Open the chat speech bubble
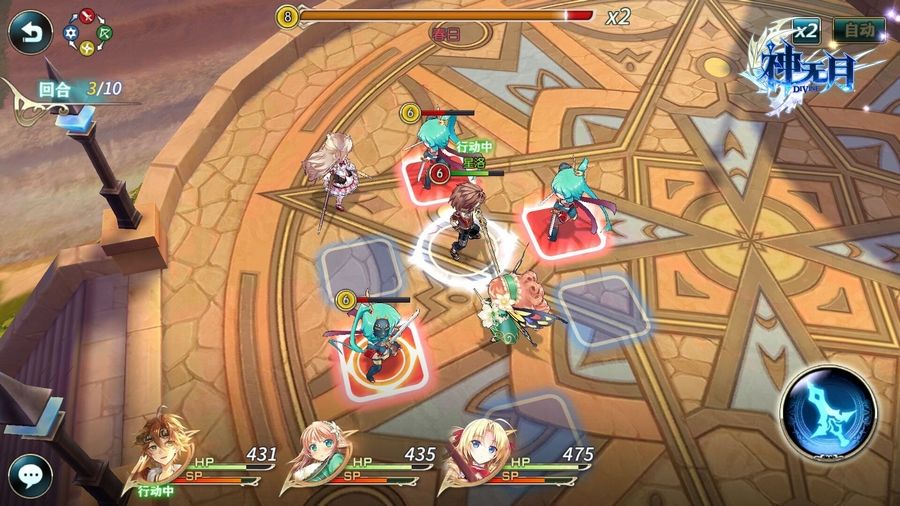The image size is (900, 506). point(30,475)
